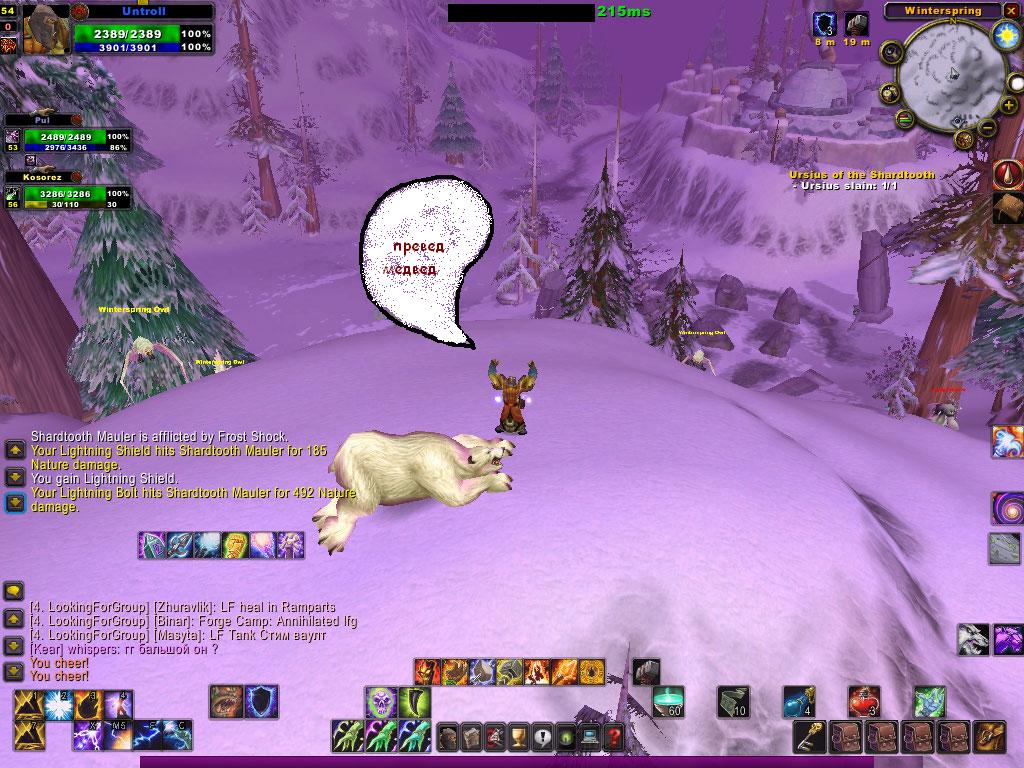1024x768 pixels.
Task: Use the blue mana potion with count 4
Action: click(x=797, y=701)
